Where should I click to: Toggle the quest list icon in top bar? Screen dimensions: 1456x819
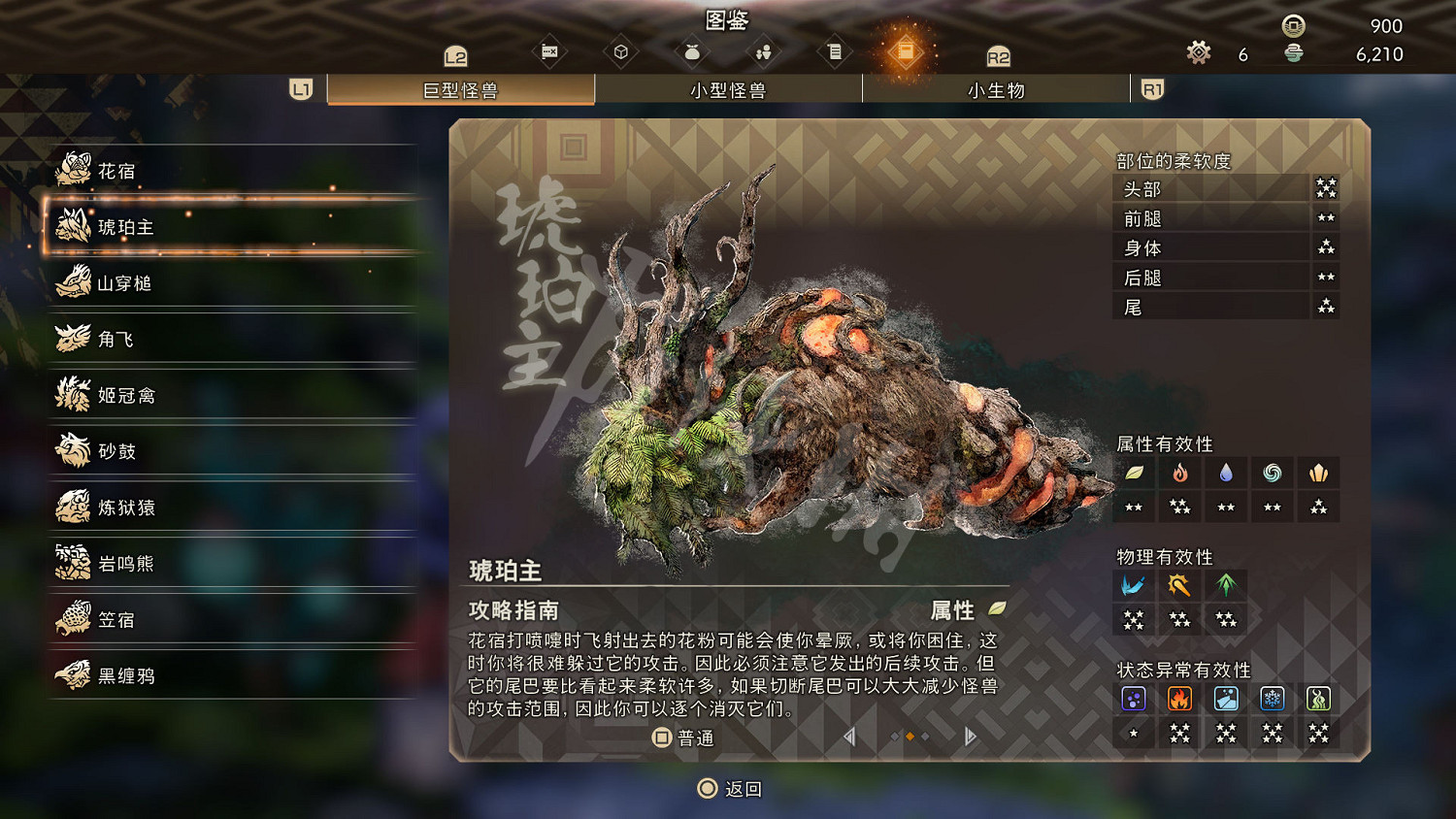pos(835,53)
